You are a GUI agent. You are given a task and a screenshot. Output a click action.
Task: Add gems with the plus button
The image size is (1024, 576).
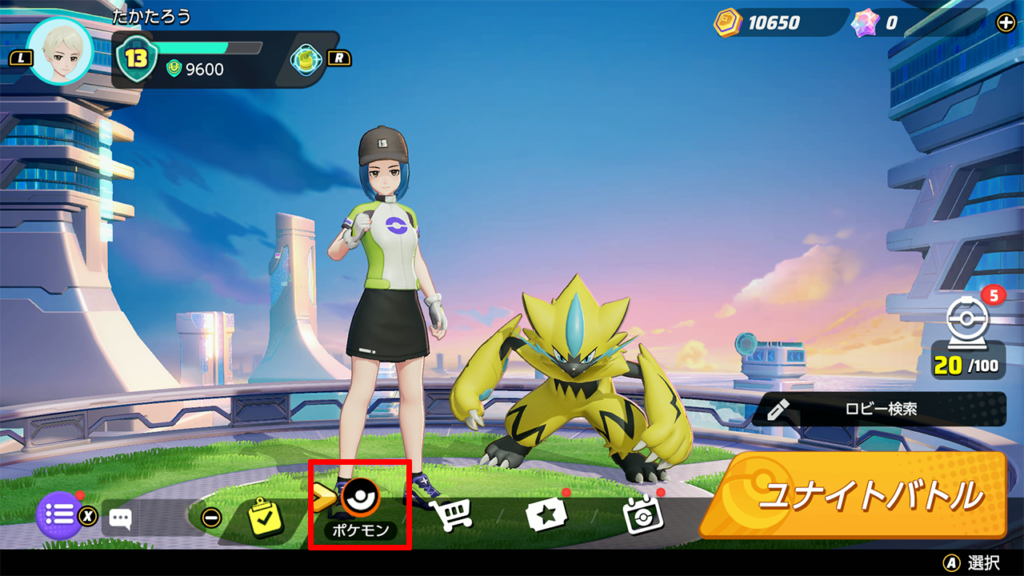[x=1006, y=23]
